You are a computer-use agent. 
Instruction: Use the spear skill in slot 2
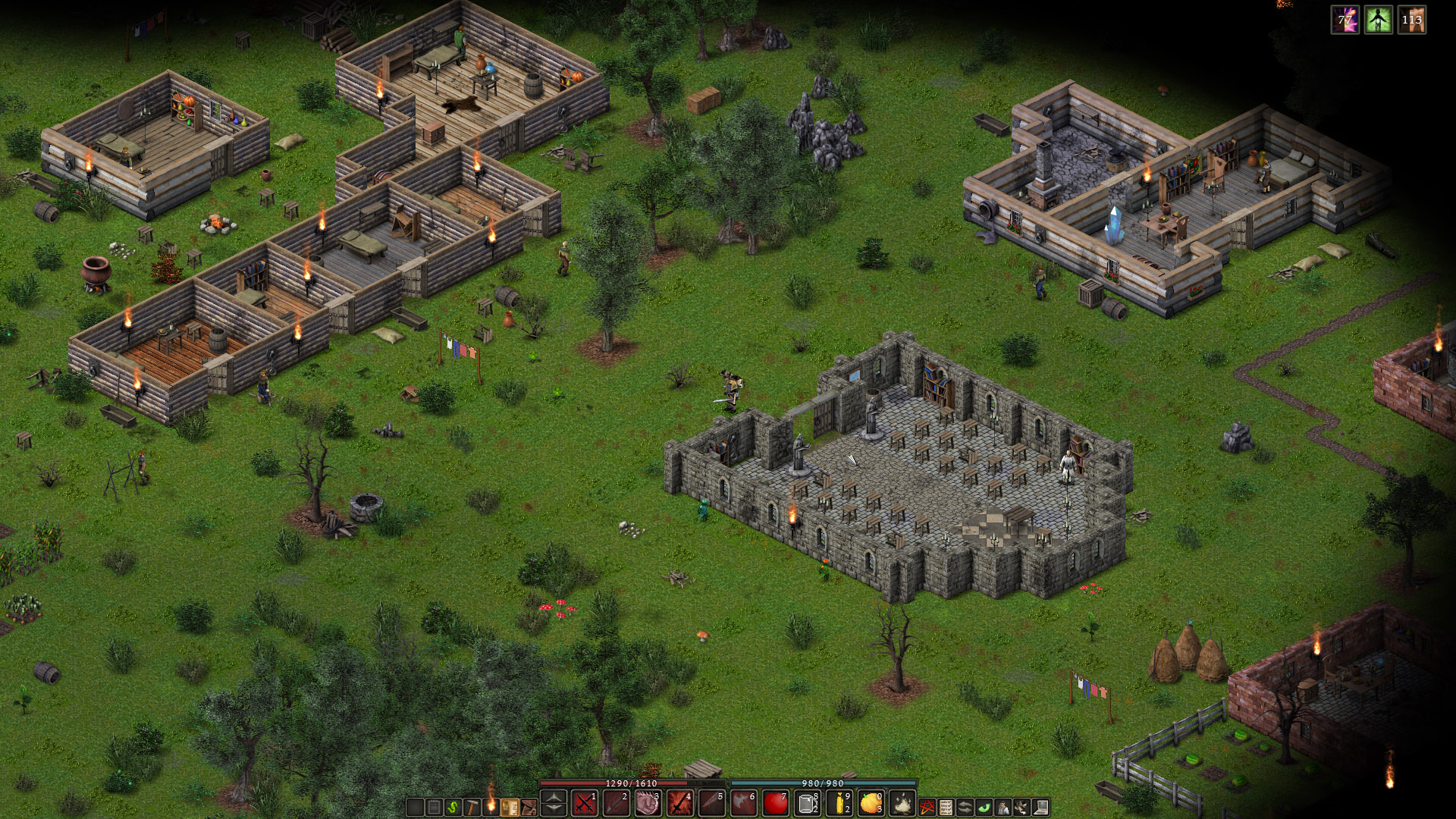coord(616,803)
